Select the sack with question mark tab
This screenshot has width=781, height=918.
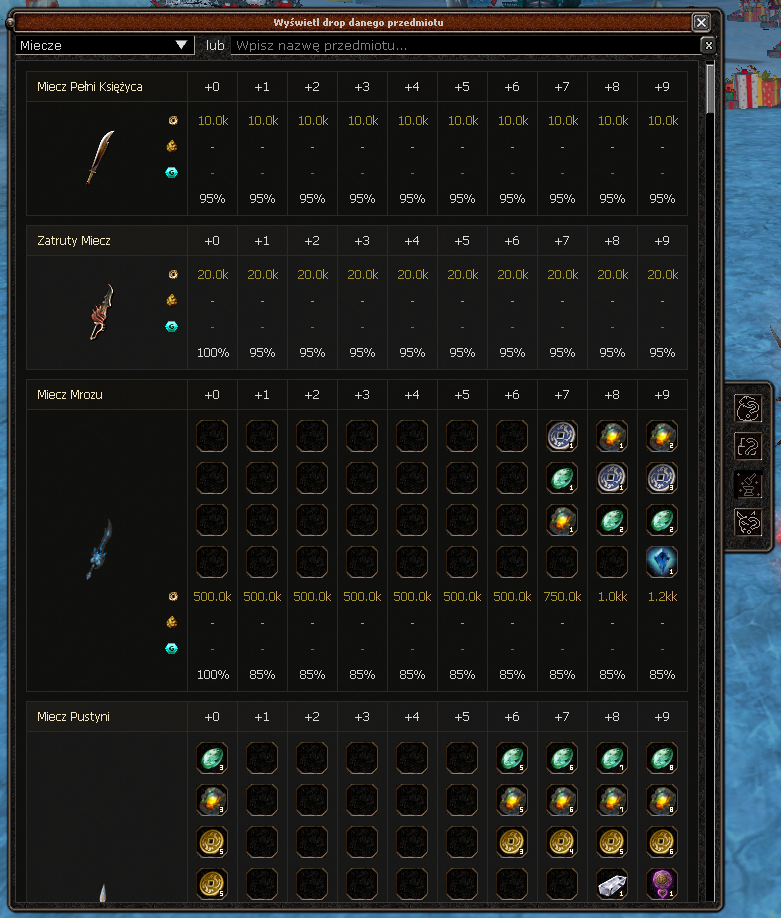(746, 408)
